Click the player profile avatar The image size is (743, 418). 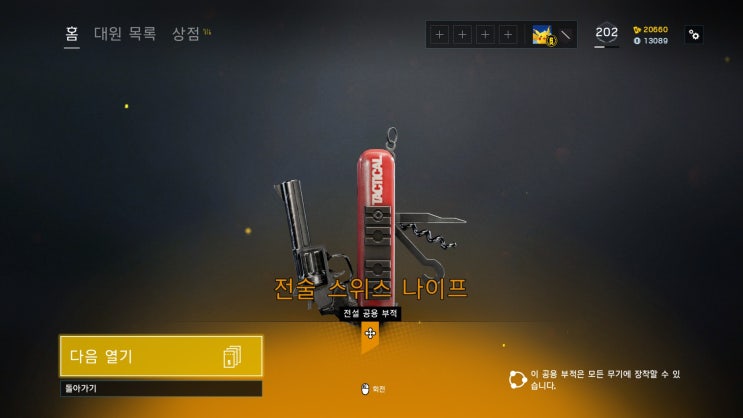pyautogui.click(x=544, y=35)
